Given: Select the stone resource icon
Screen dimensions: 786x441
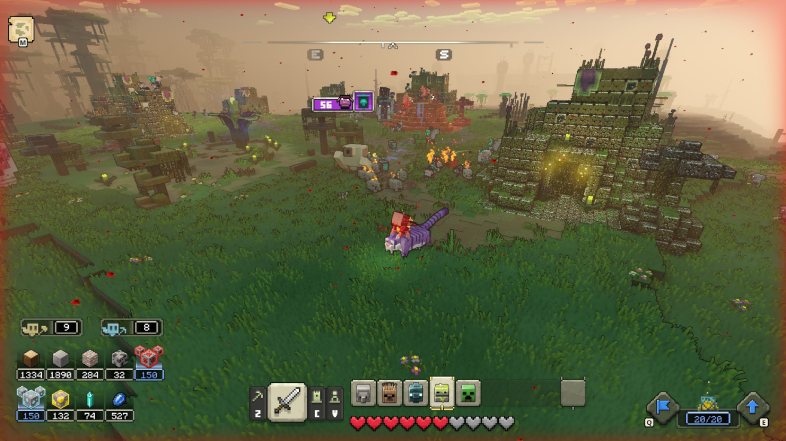Looking at the screenshot, I should coord(61,359).
